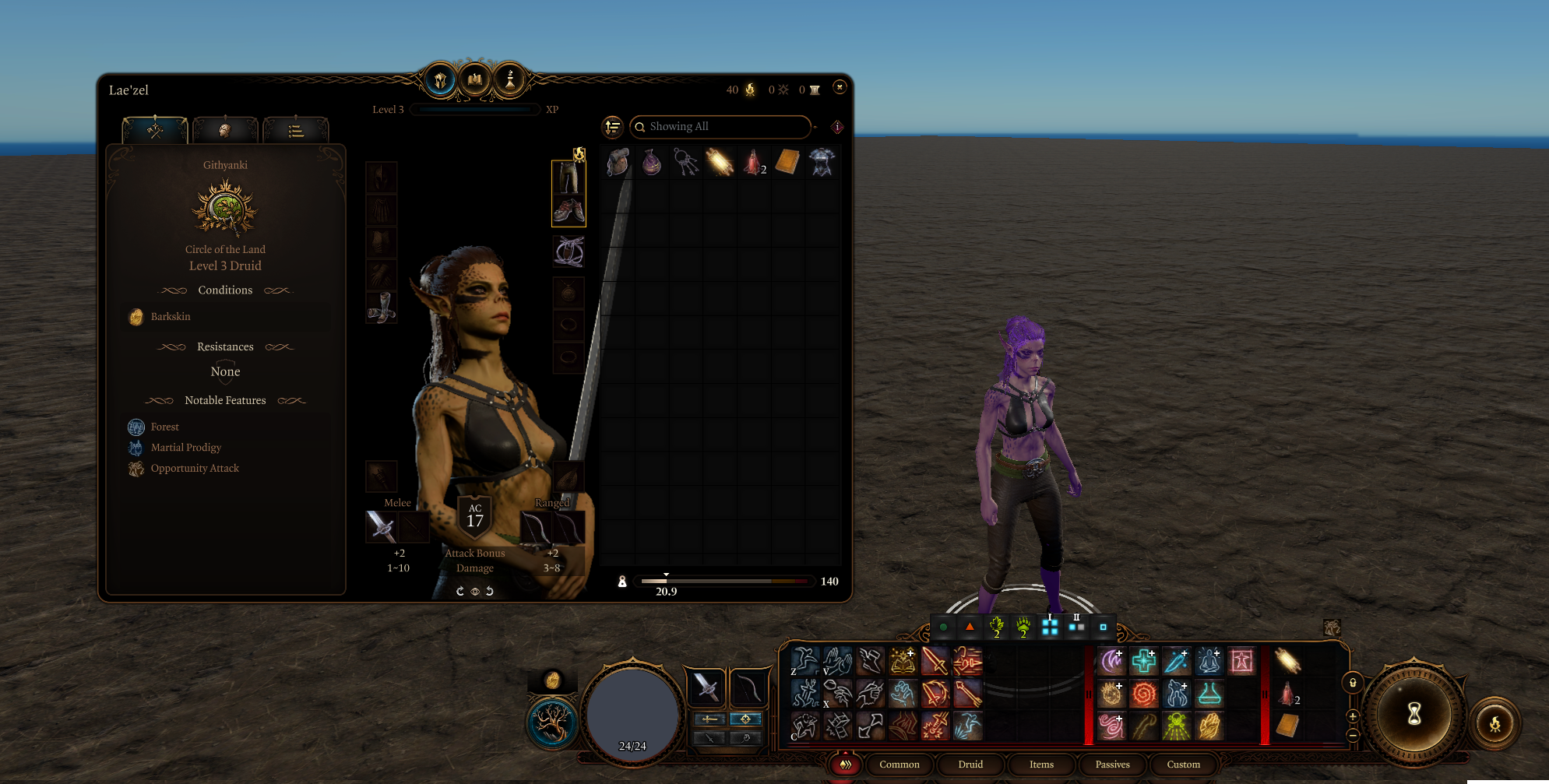Pick the orange book in the inventory grid
The image size is (1549, 784).
(x=787, y=162)
